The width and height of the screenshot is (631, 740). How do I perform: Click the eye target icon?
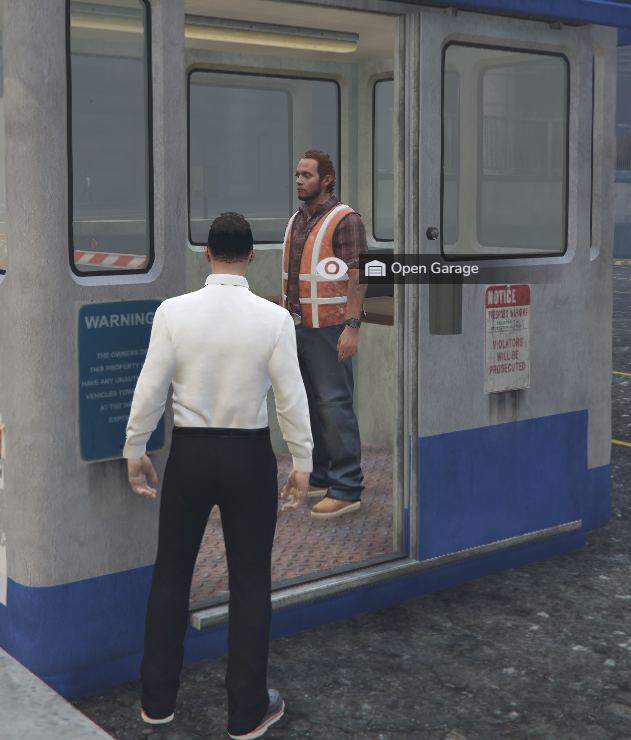coord(332,268)
